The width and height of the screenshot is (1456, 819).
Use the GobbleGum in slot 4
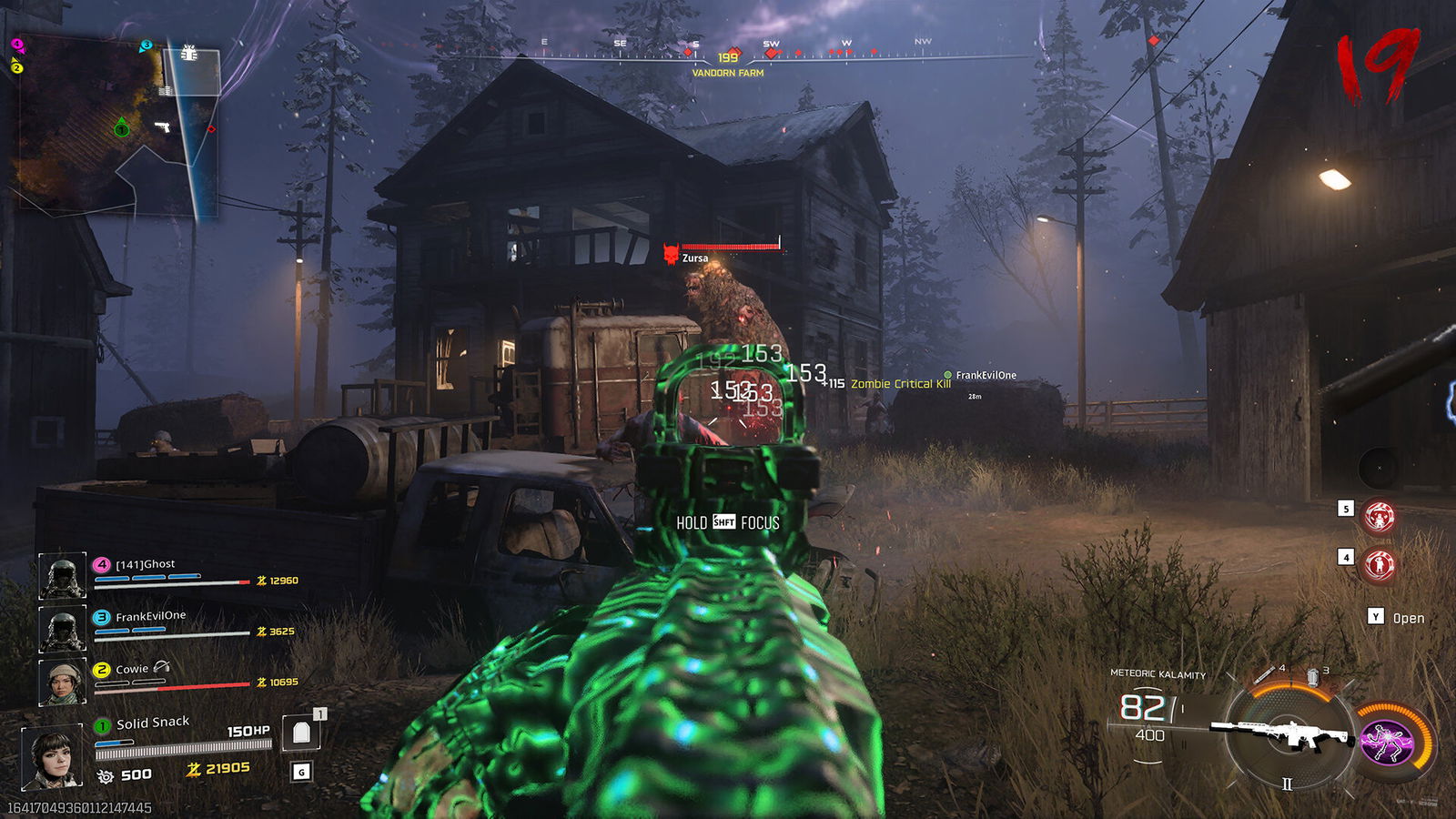pyautogui.click(x=1380, y=564)
